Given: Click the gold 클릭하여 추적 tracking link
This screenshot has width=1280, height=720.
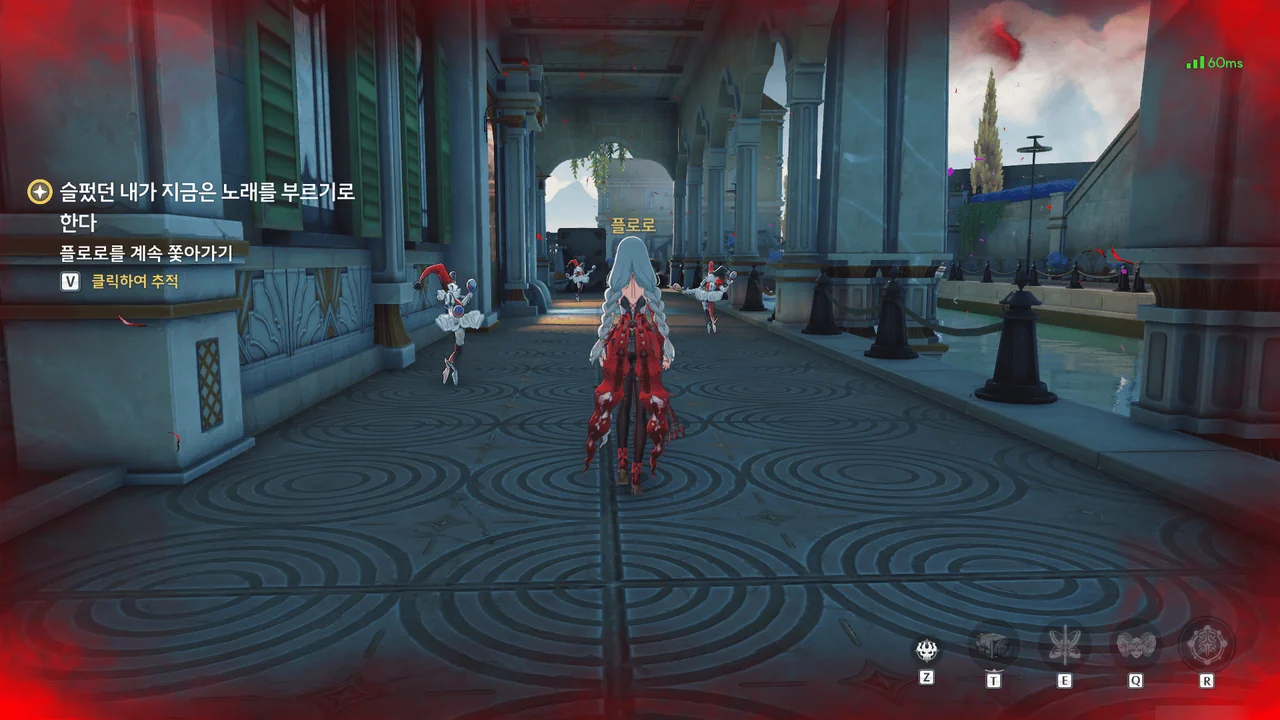Looking at the screenshot, I should pyautogui.click(x=135, y=282).
